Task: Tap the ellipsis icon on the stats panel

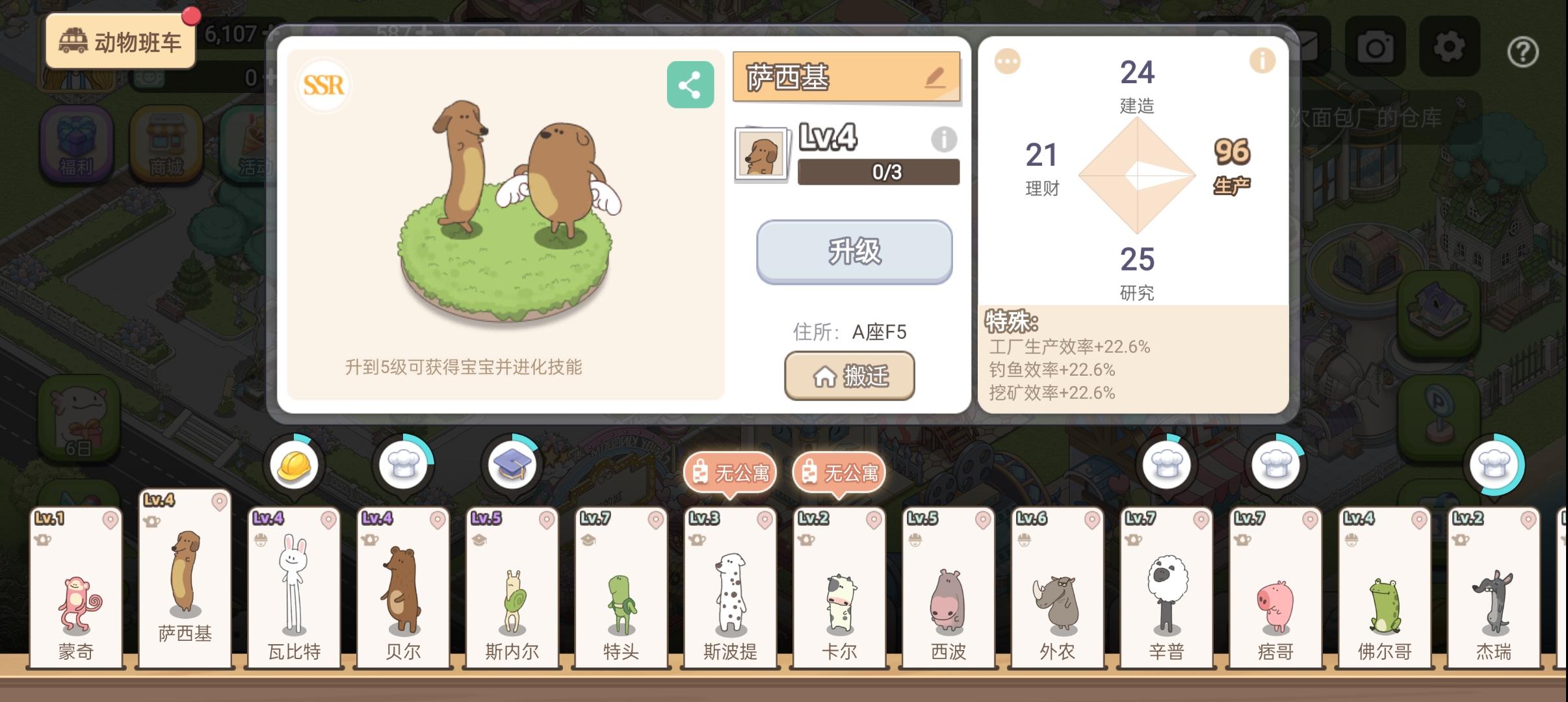Action: (x=1006, y=60)
